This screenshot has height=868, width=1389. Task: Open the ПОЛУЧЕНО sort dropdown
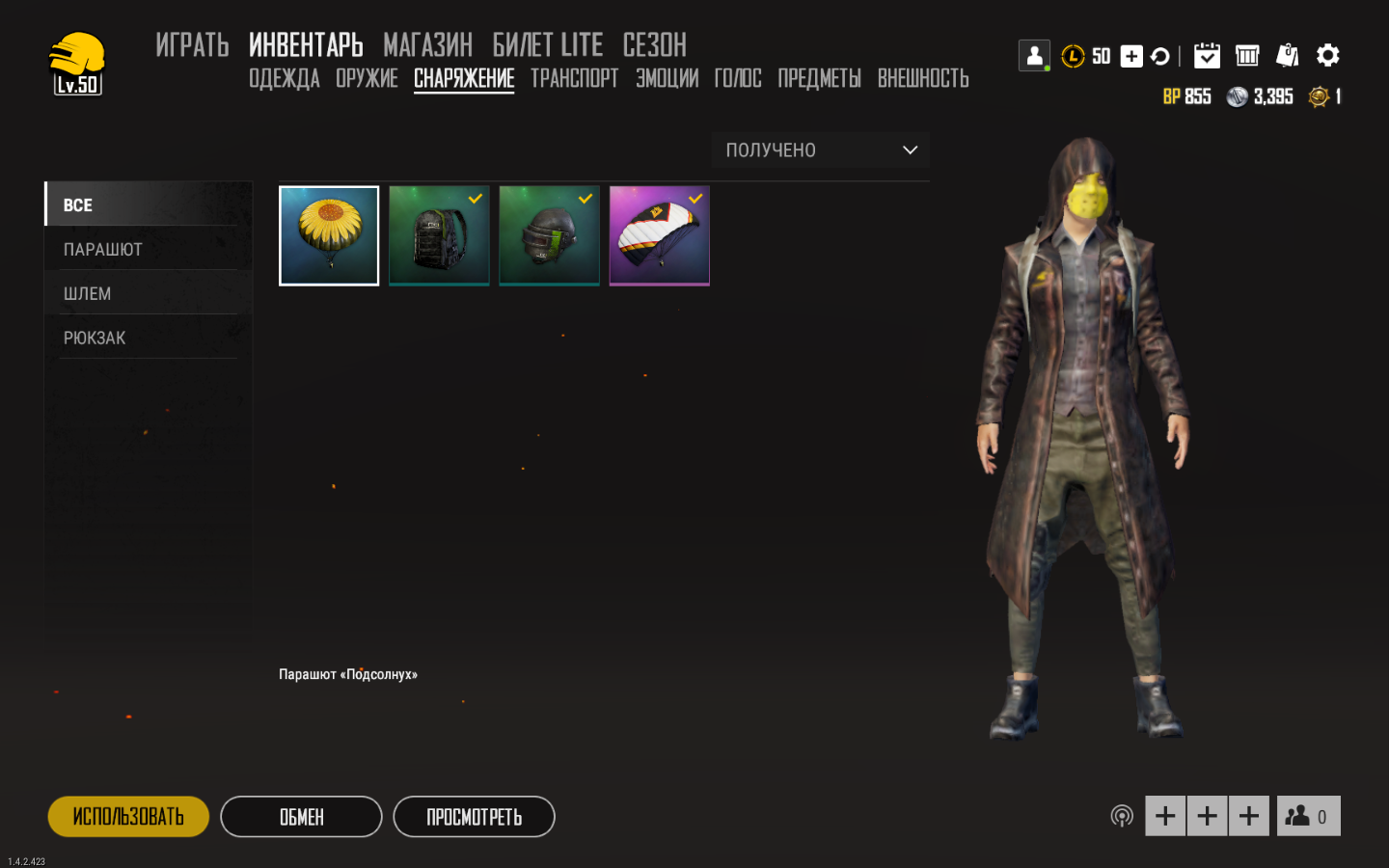819,149
